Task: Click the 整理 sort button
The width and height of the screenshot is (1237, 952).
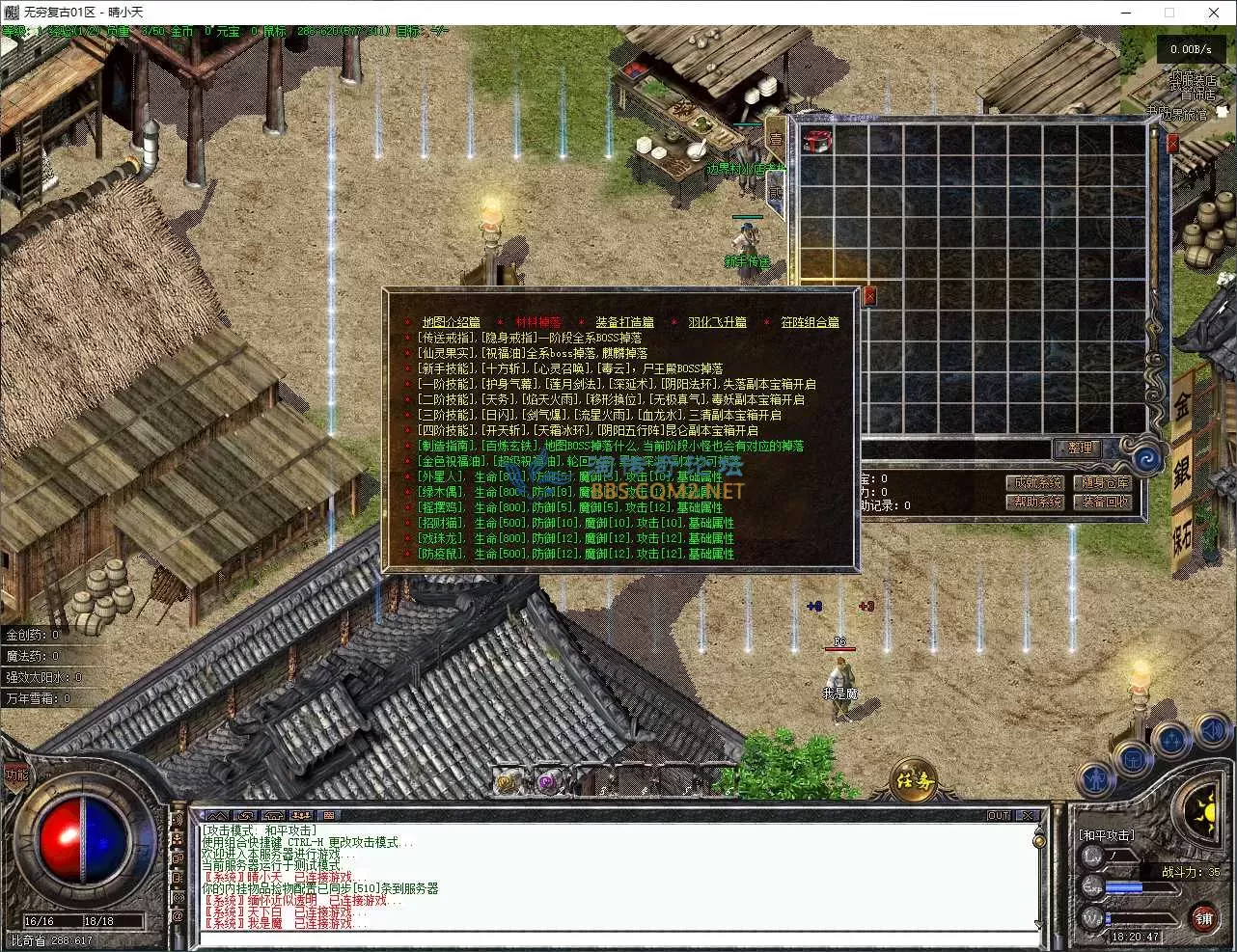Action: pos(1080,448)
